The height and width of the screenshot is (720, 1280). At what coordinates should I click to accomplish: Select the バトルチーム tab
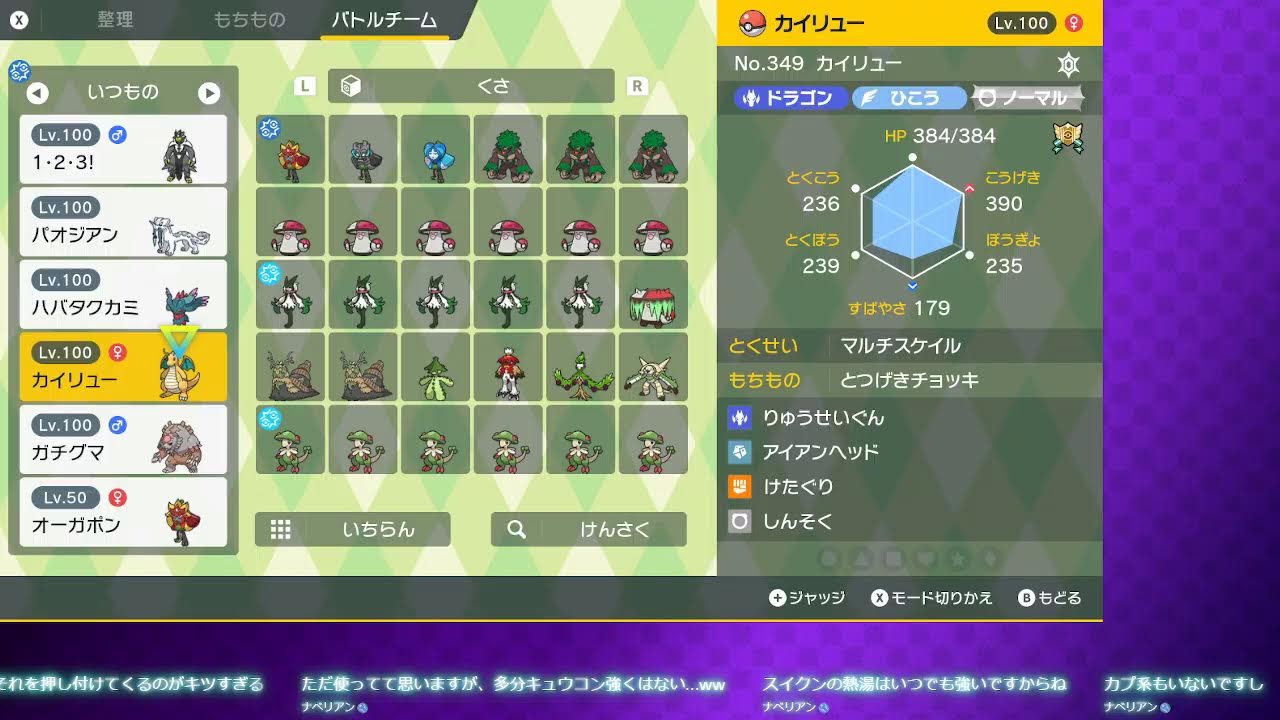click(384, 20)
